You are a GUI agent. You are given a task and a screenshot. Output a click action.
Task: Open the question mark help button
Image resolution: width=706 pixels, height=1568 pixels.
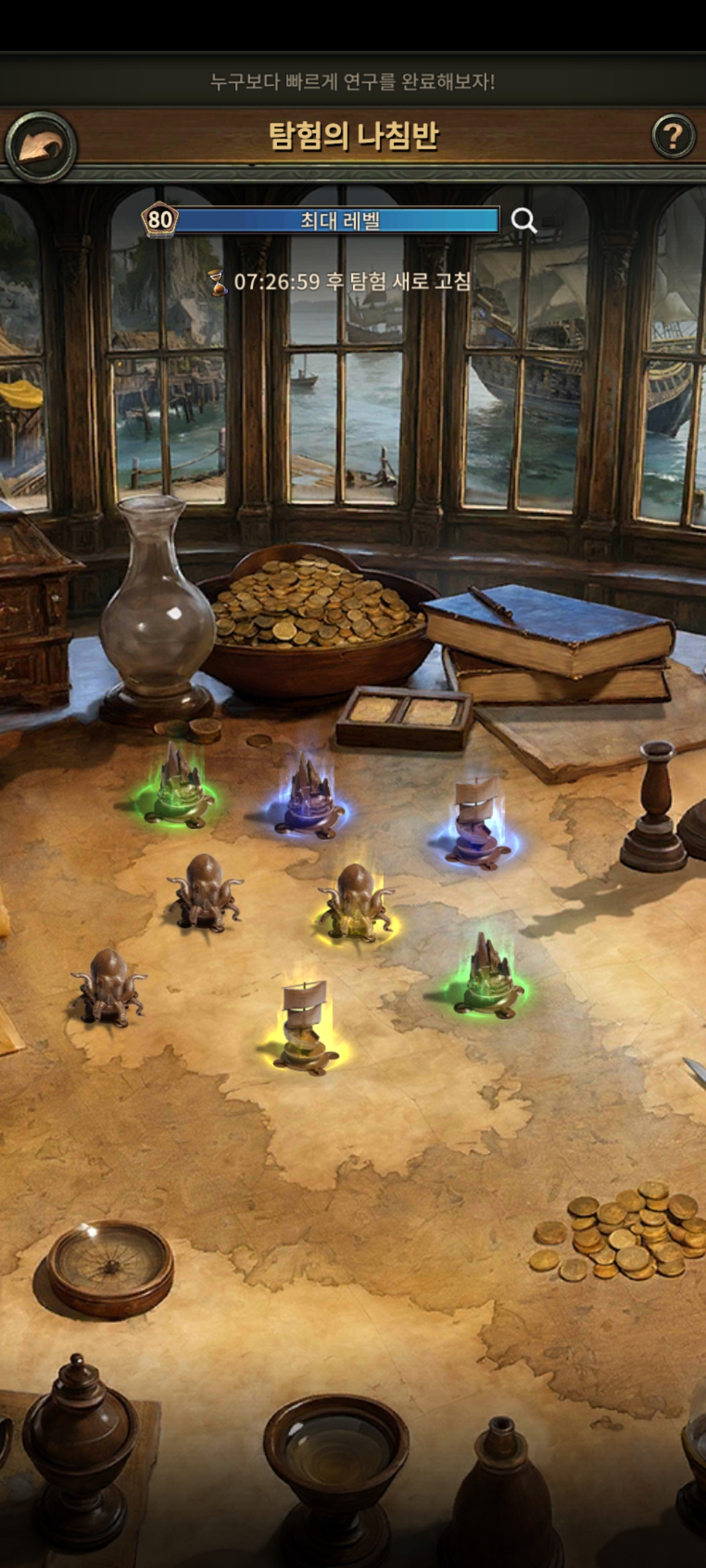673,137
